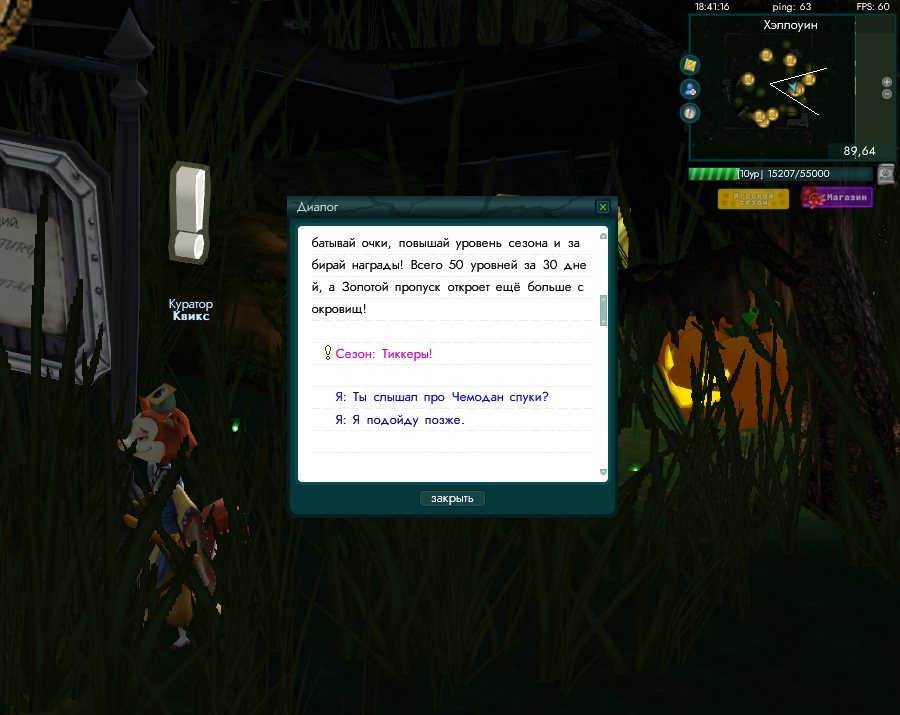The image size is (900, 715).
Task: Click the dialog scrollbar's up arrow
Action: coord(603,237)
